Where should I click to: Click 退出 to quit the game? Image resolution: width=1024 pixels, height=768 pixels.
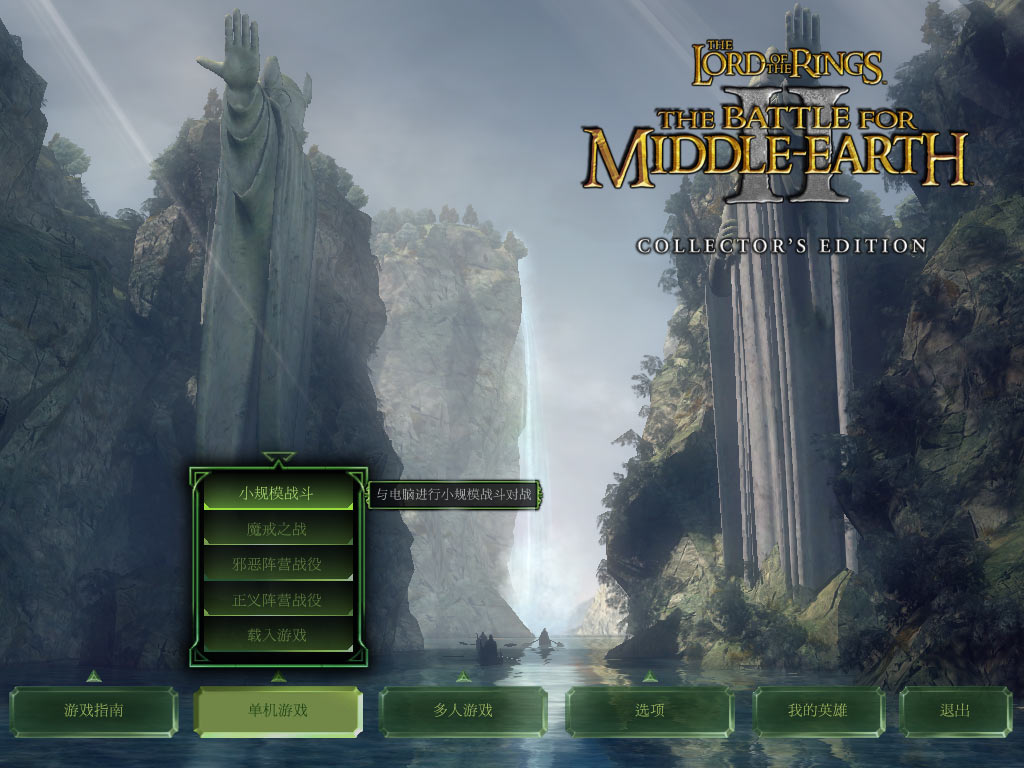click(x=955, y=711)
